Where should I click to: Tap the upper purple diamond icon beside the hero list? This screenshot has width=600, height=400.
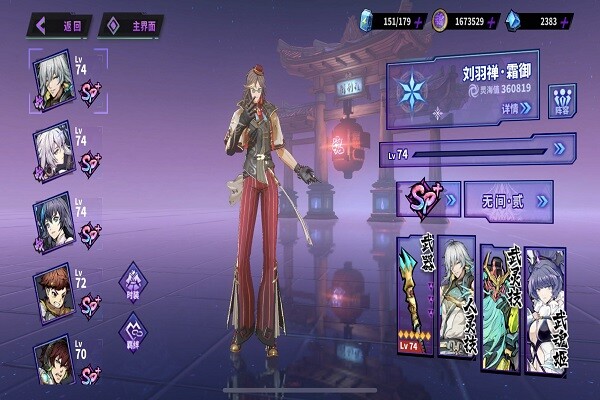click(x=134, y=280)
